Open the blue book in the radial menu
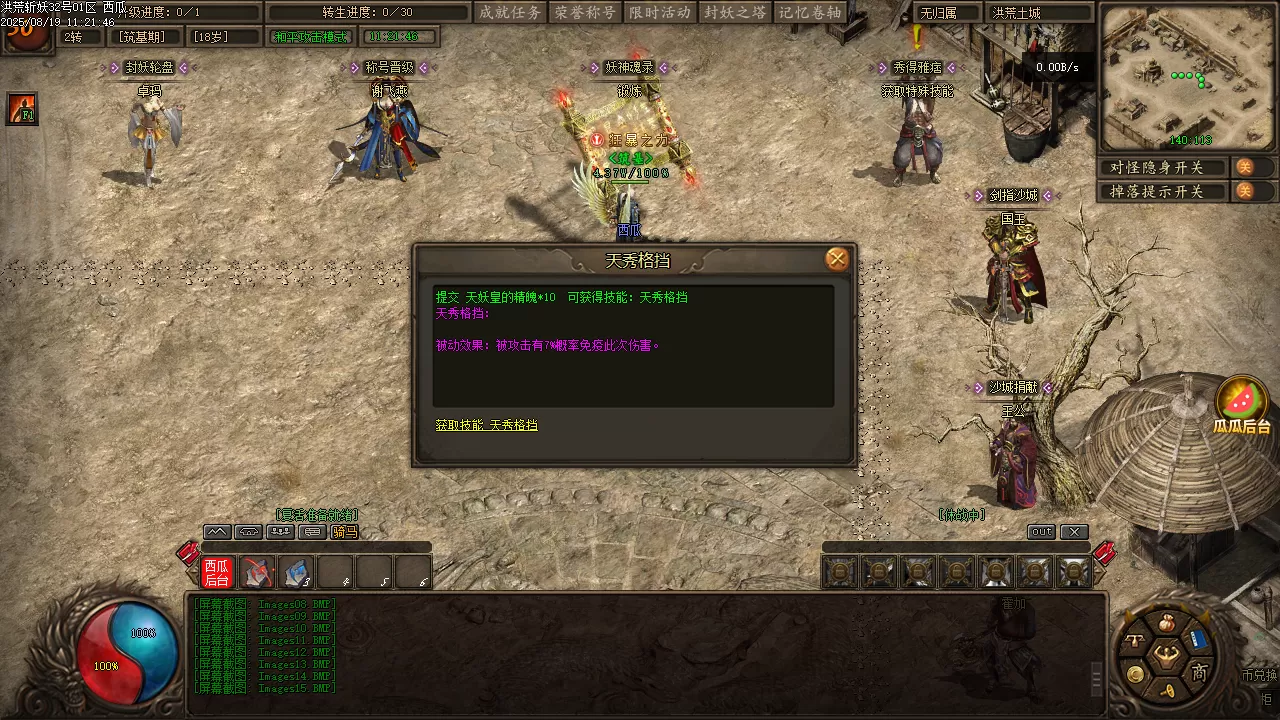The image size is (1280, 720). (1198, 640)
